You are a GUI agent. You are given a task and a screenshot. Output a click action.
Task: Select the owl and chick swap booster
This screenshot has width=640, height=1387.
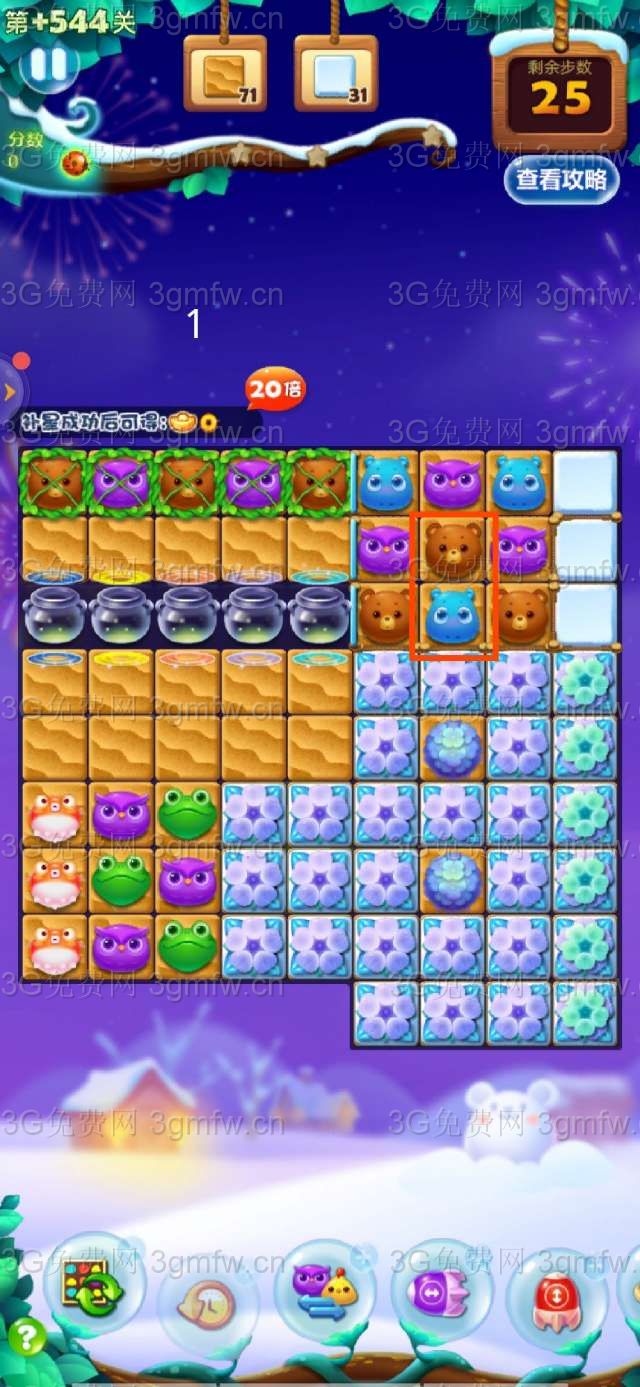(x=324, y=1290)
